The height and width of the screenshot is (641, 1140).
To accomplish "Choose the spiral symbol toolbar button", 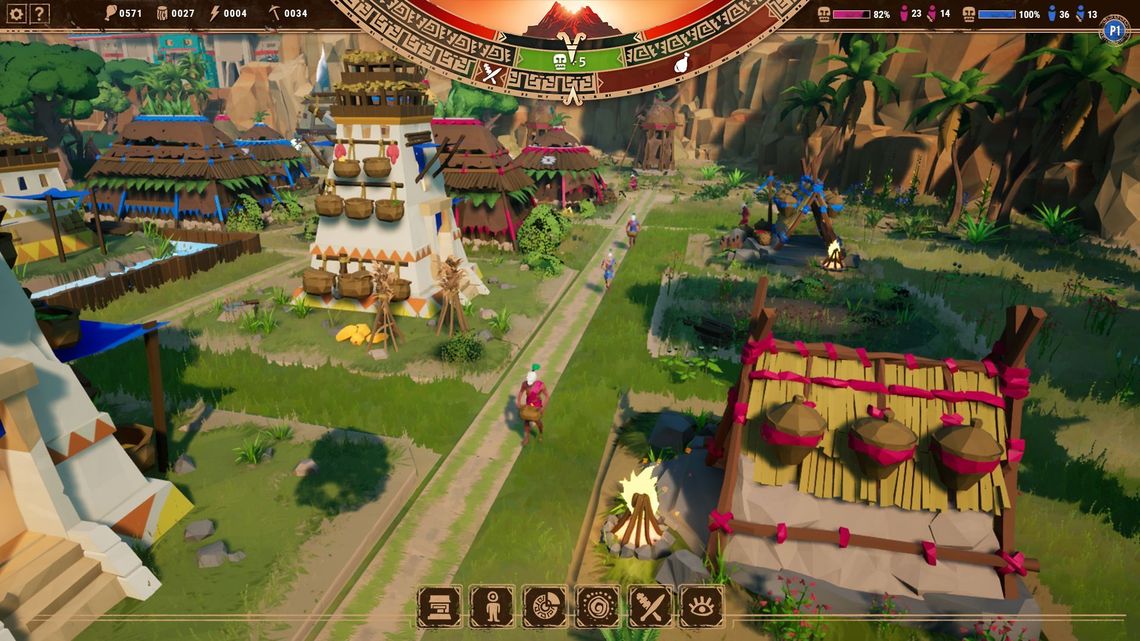I will click(597, 606).
